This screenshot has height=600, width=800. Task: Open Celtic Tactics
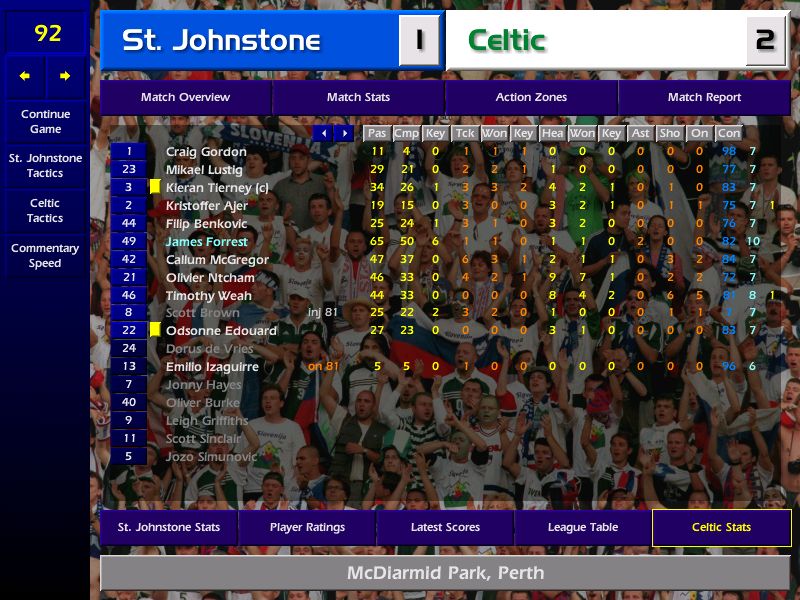45,211
